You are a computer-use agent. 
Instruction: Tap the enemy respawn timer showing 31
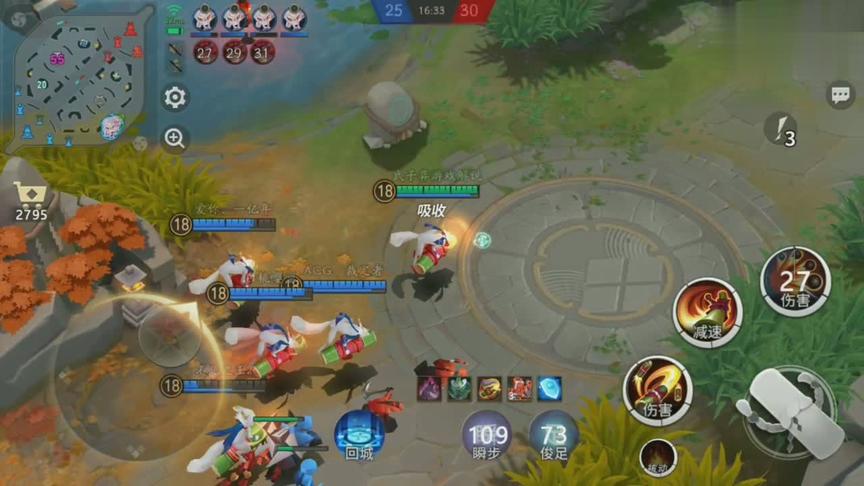(x=262, y=52)
